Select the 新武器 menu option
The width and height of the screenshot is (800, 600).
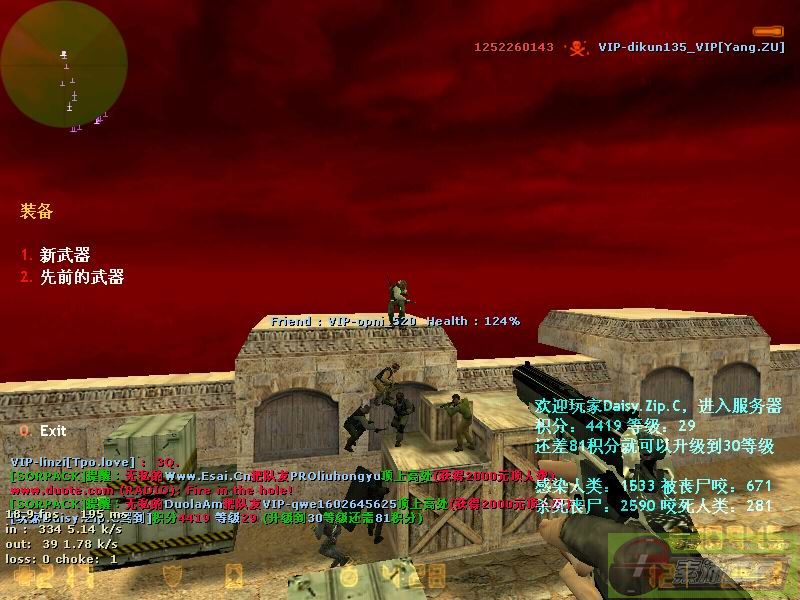pyautogui.click(x=64, y=255)
